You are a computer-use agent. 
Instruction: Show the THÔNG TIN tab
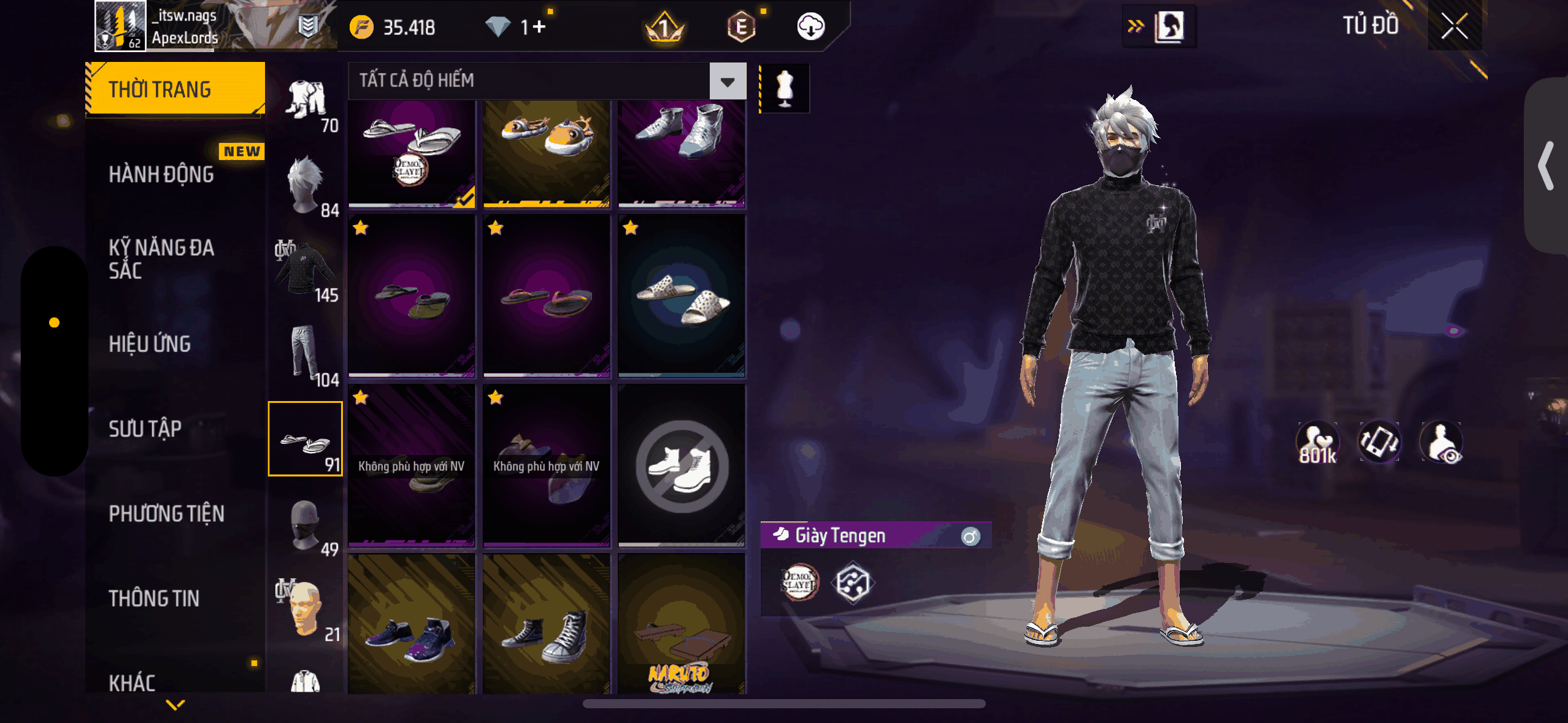point(154,599)
